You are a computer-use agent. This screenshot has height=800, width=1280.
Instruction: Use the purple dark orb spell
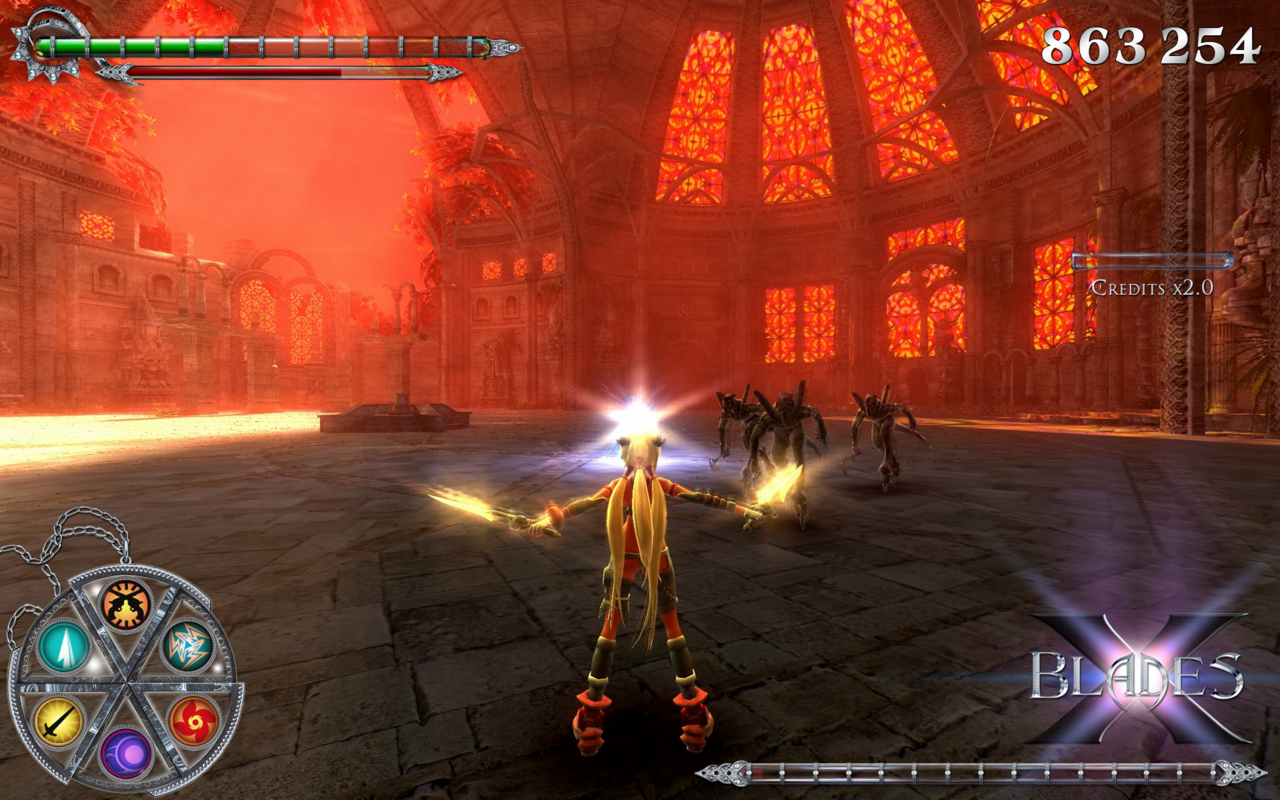point(126,753)
